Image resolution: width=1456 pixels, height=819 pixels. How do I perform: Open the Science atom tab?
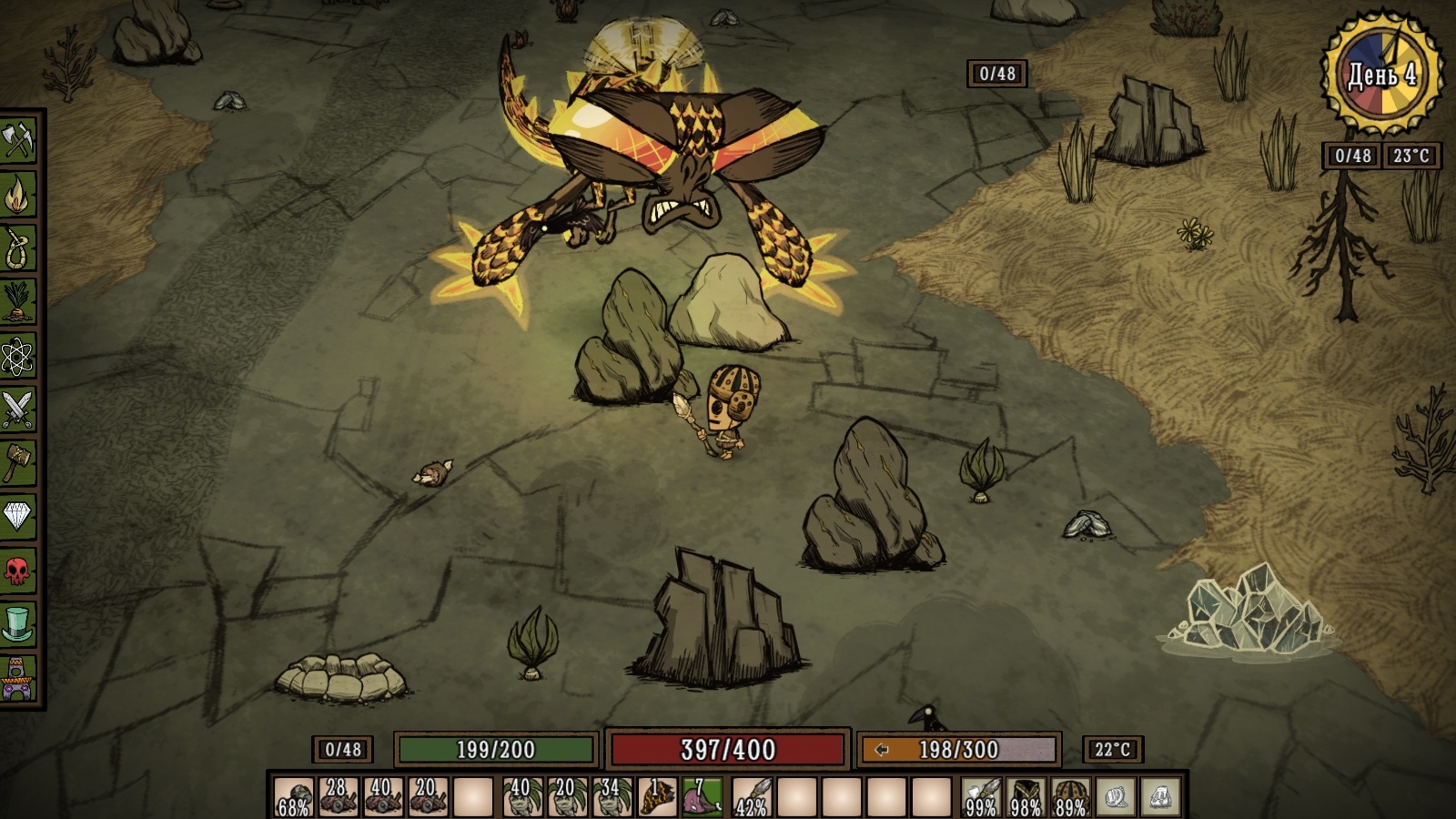(x=18, y=356)
